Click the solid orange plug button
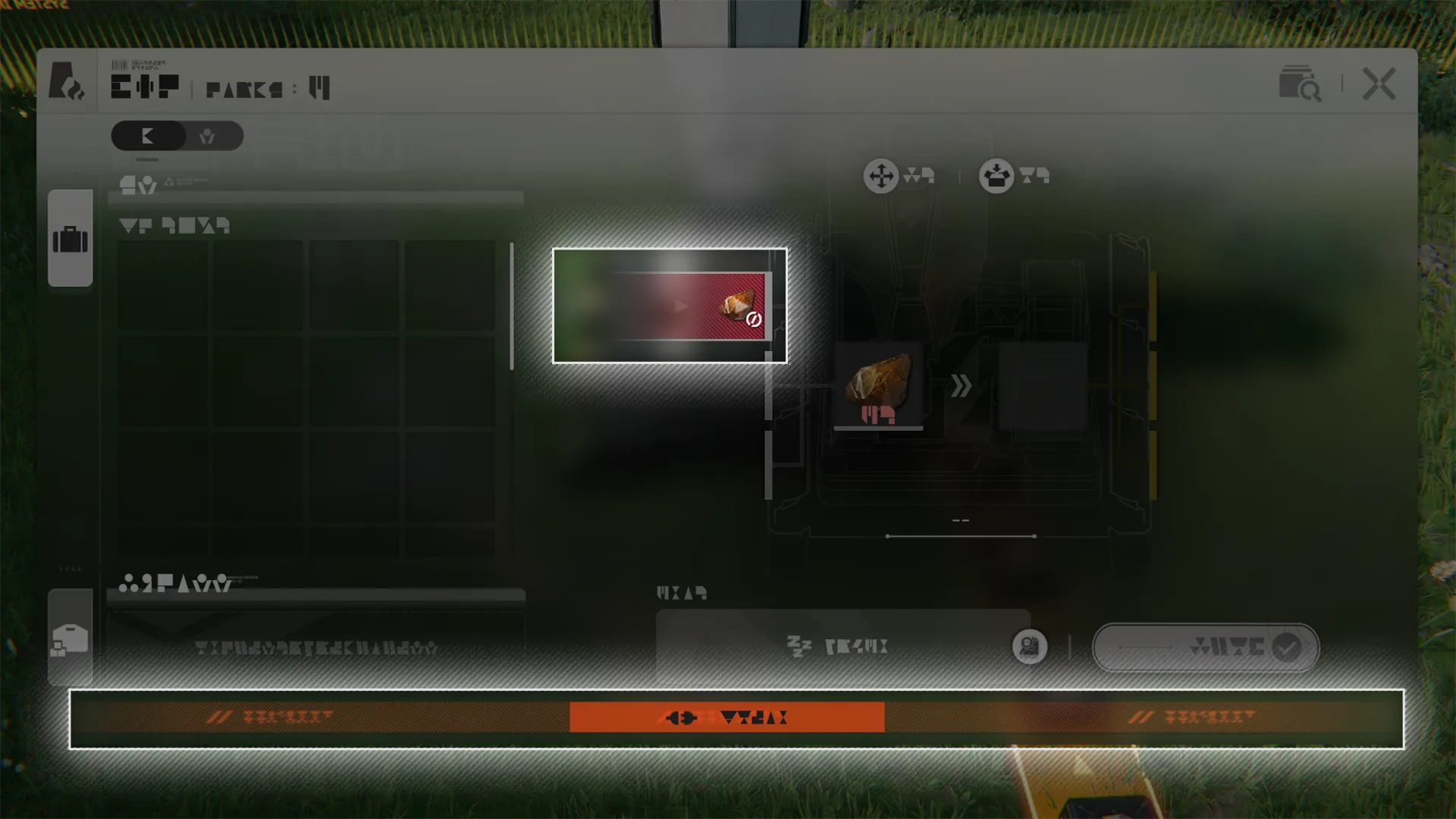Viewport: 1456px width, 819px height. click(726, 717)
